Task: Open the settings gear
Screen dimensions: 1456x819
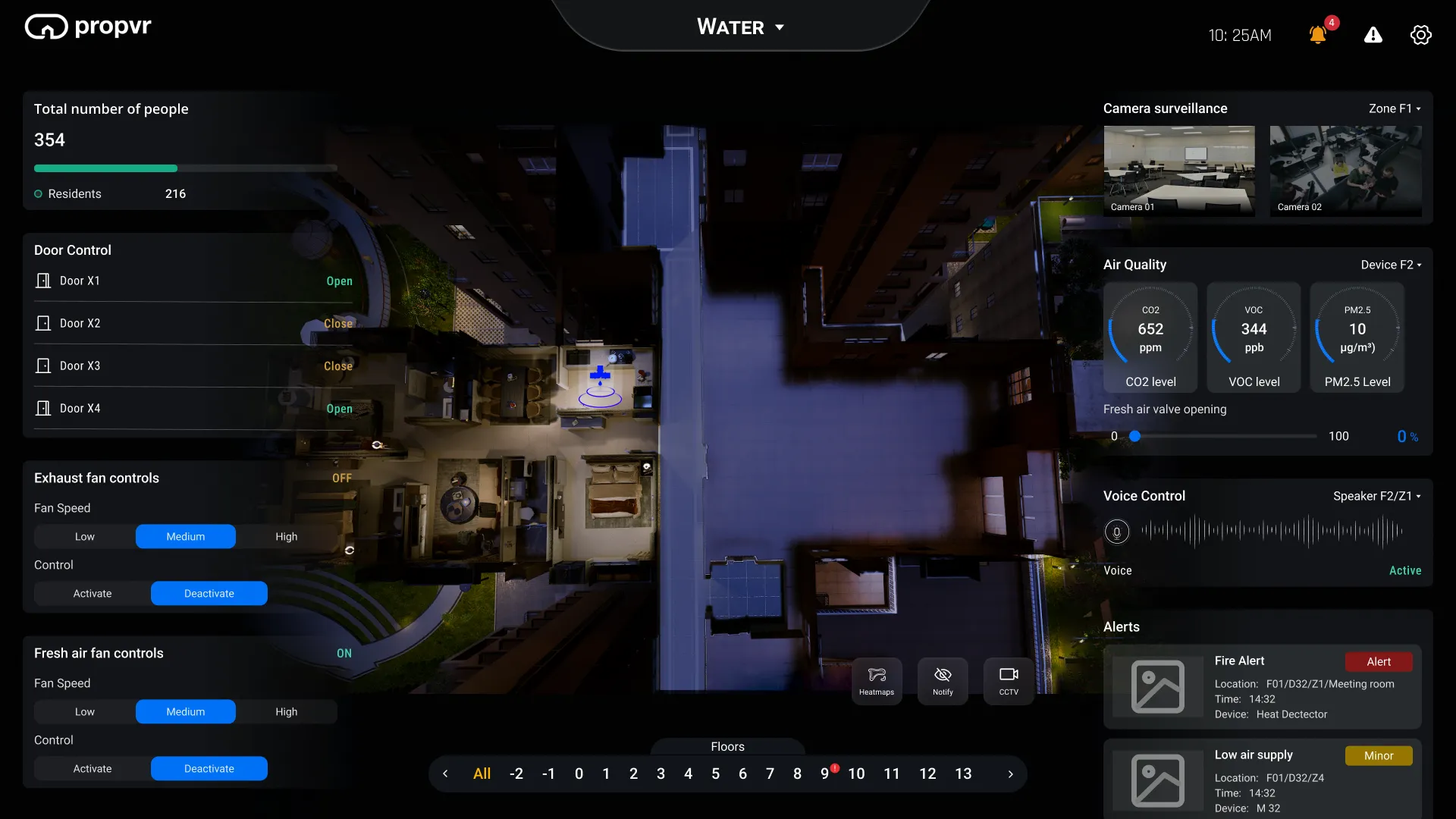Action: coord(1421,35)
